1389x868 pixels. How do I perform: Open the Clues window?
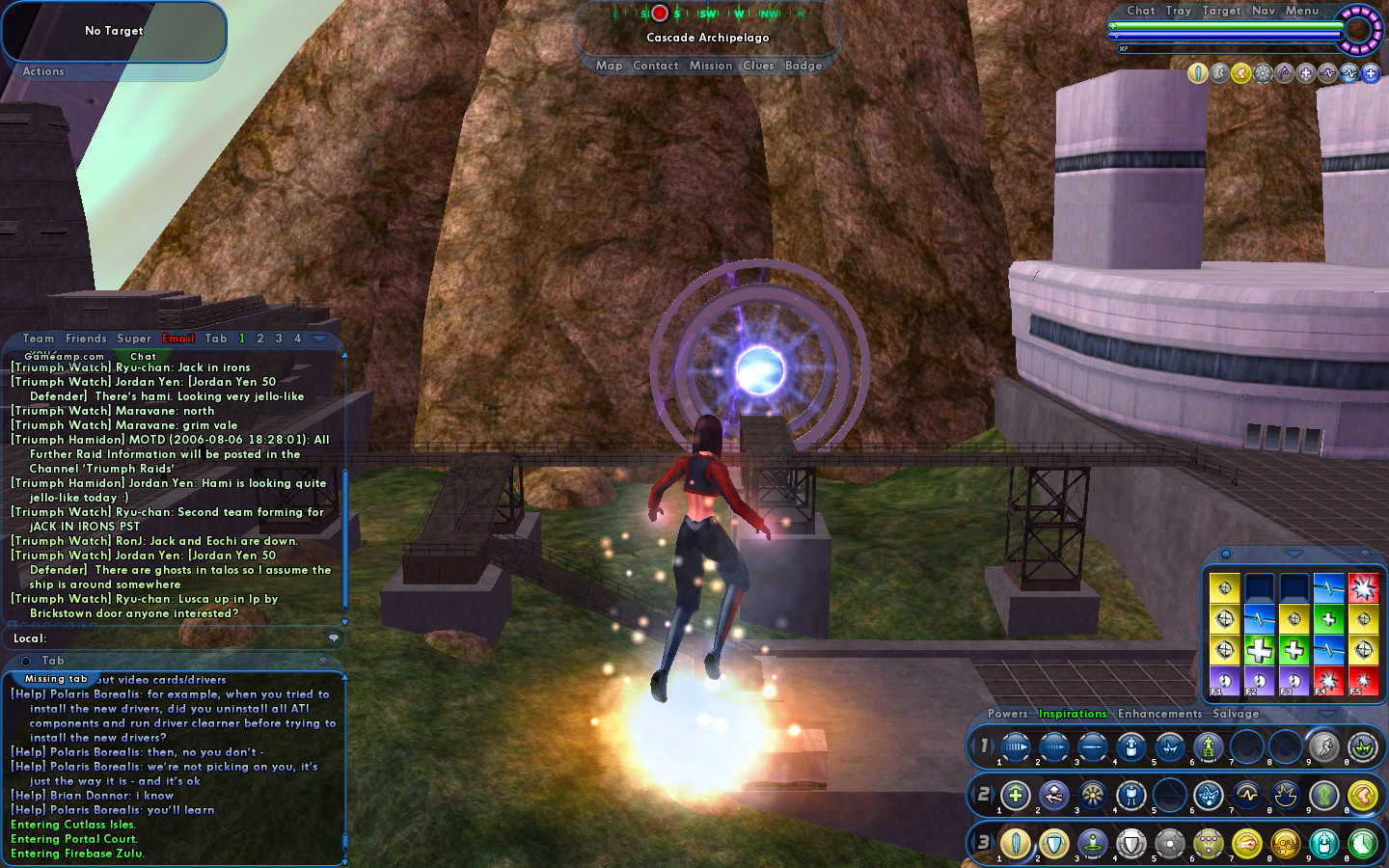[758, 66]
